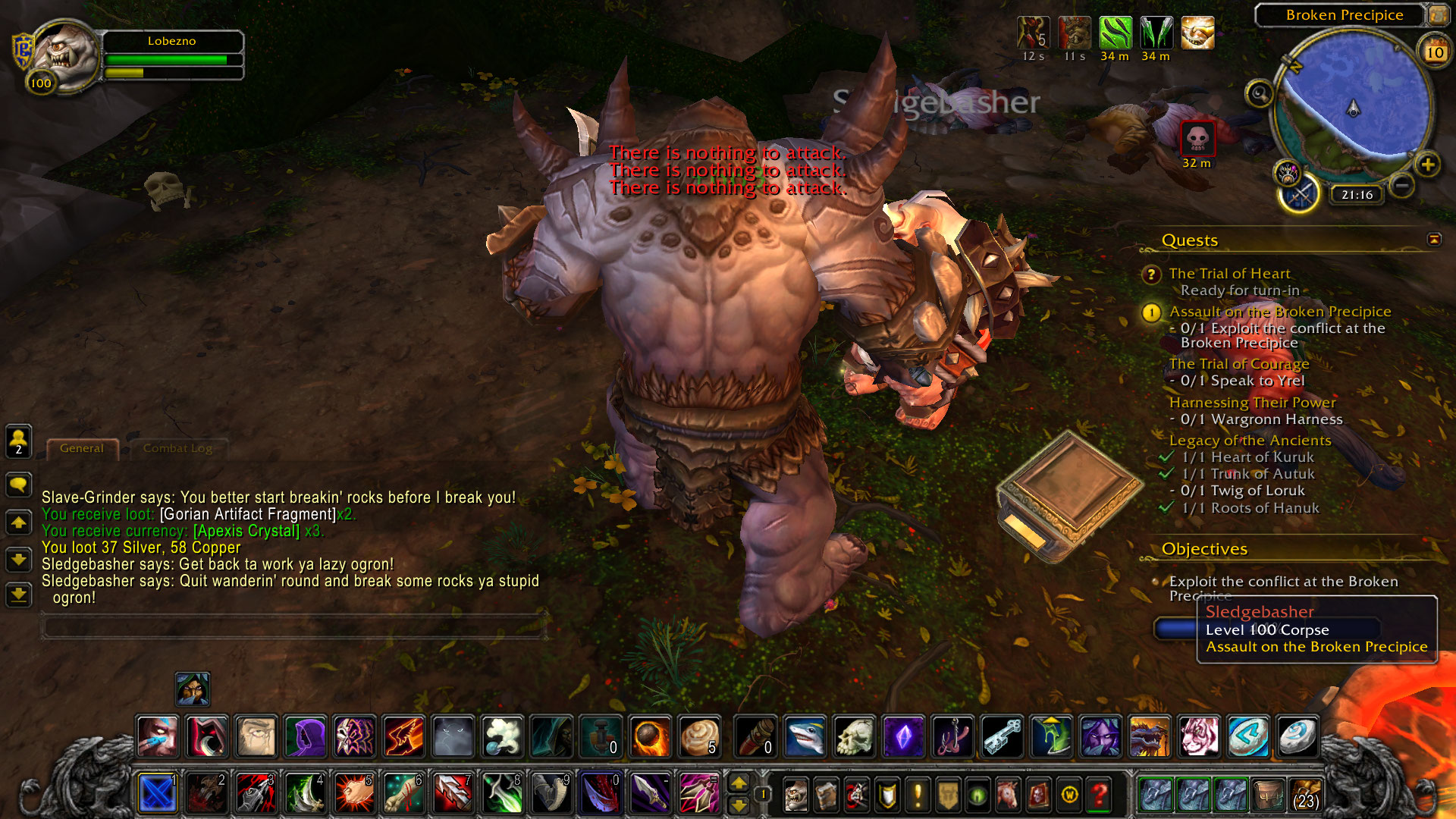The image size is (1456, 819).
Task: Activate the red fist ability in slot 5
Action: (354, 795)
